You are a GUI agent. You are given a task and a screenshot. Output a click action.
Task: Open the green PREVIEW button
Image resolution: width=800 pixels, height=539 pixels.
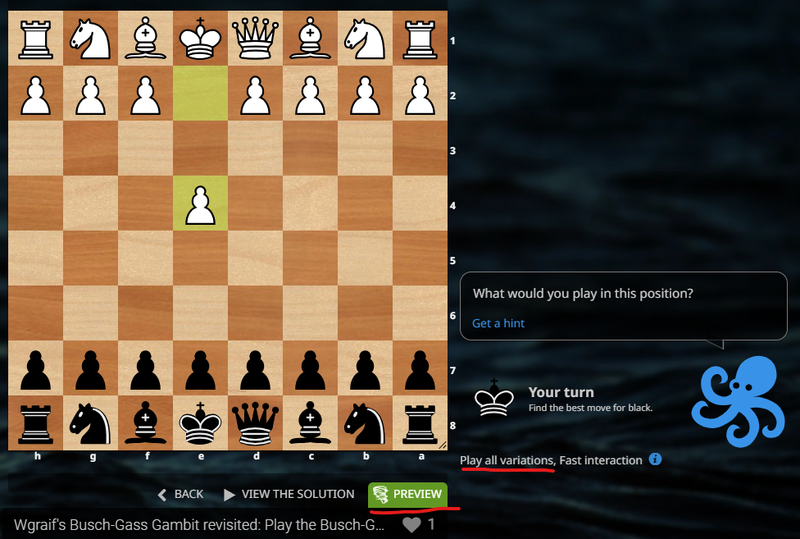point(407,494)
